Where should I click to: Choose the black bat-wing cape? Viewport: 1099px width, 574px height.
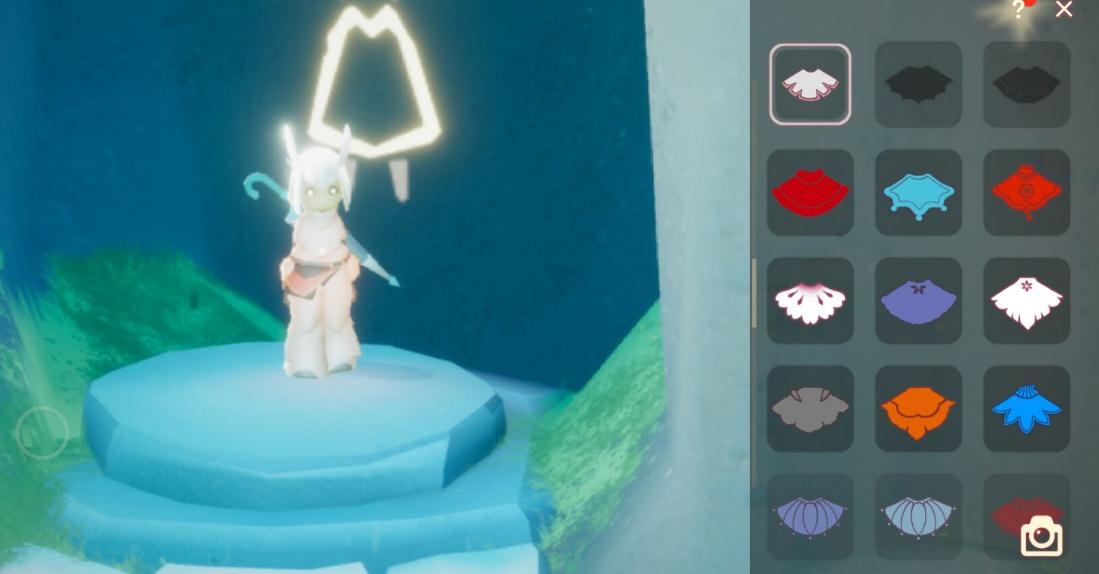(918, 84)
